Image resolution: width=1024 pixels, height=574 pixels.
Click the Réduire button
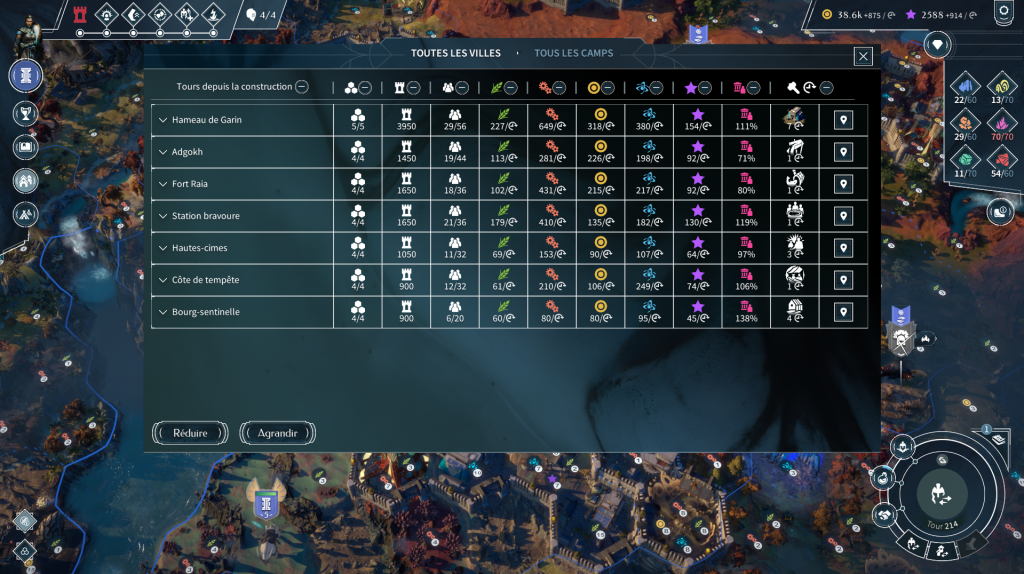pos(191,433)
